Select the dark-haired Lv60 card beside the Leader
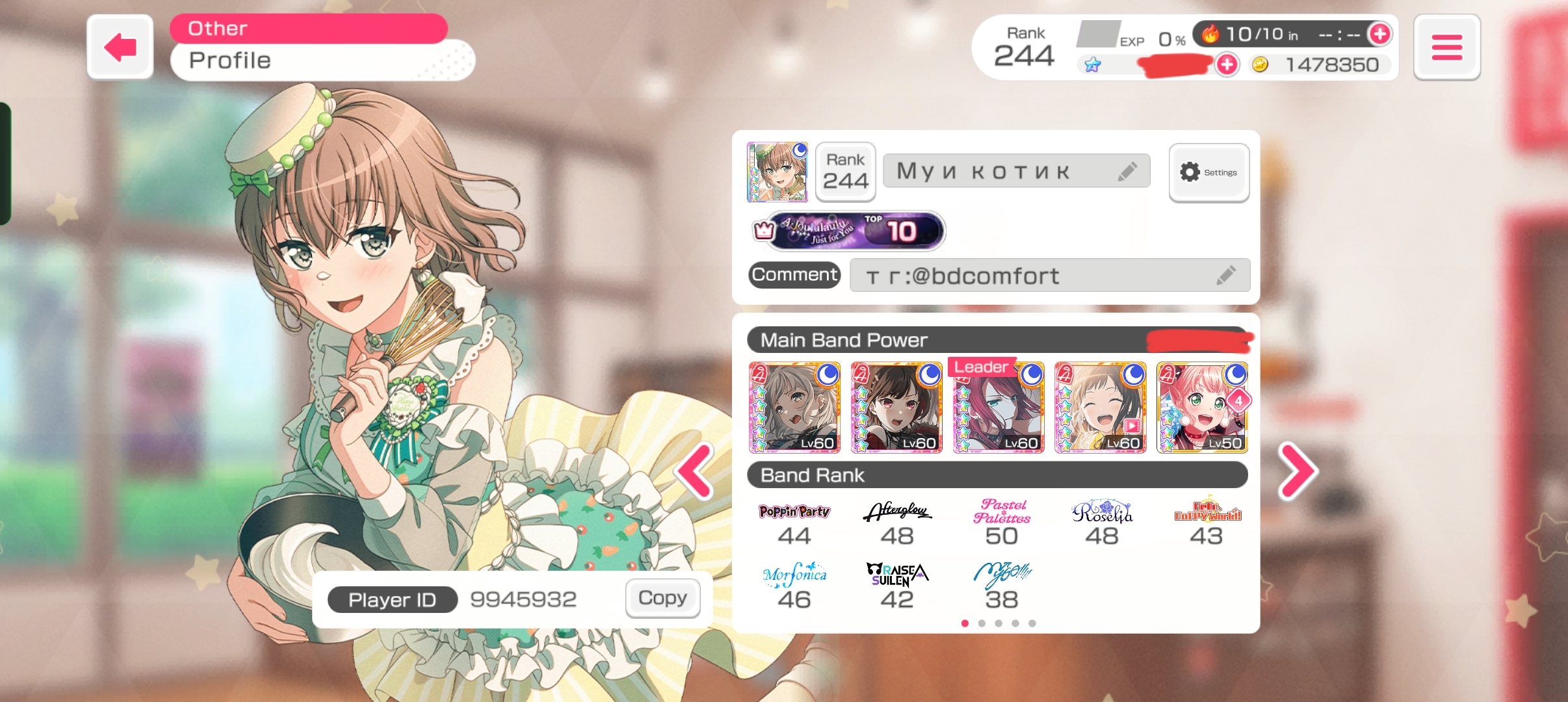Screen dimensions: 1568x702 point(896,408)
